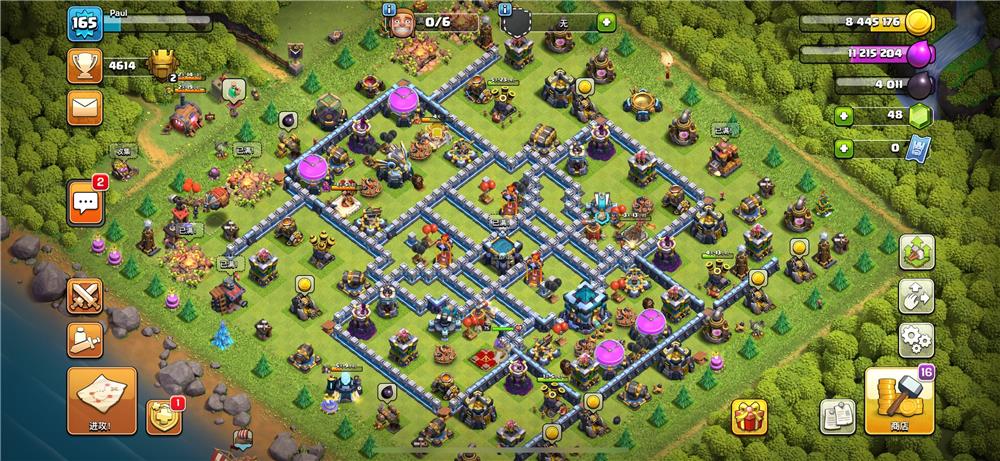Open the chat speech bubble button

point(86,201)
